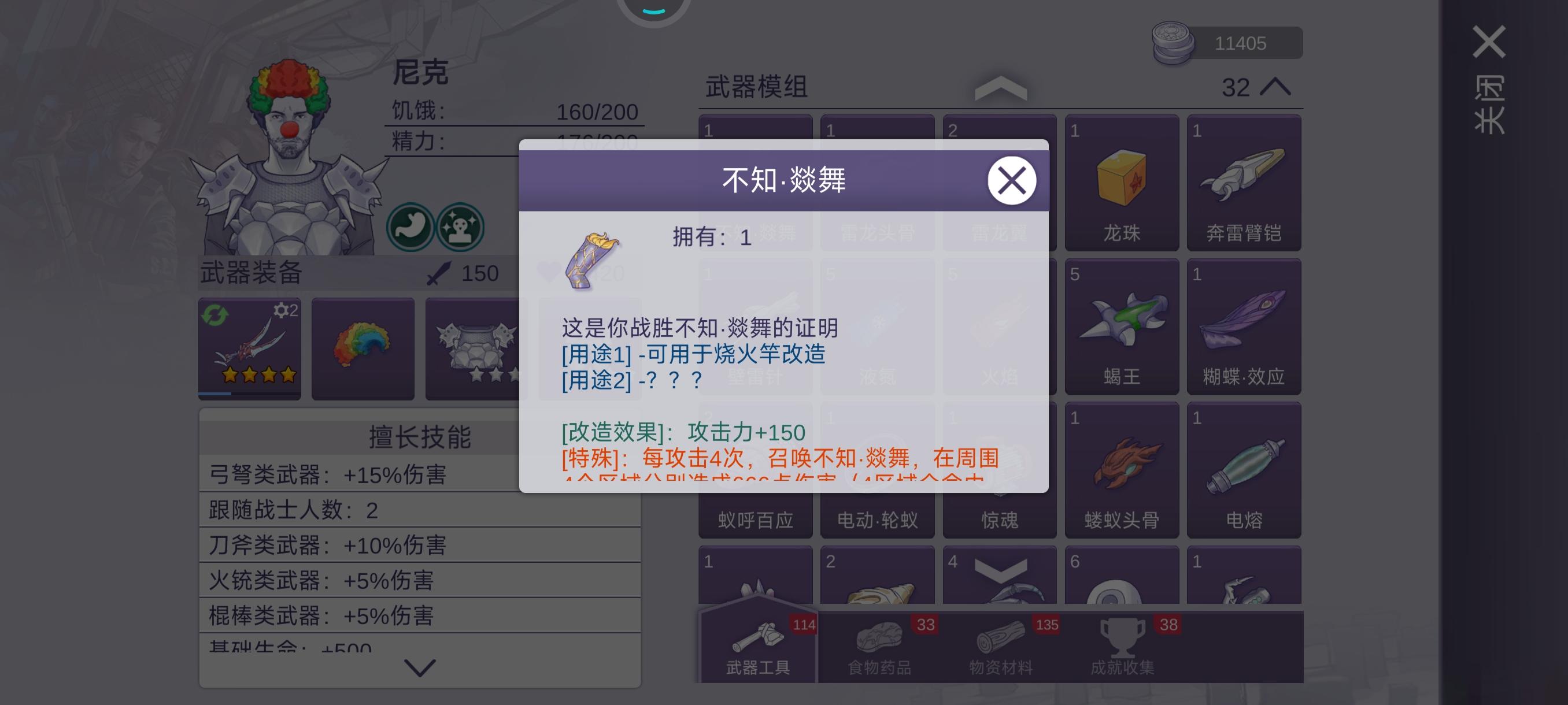Open the 奔雷臂铠 item details
This screenshot has width=1568, height=705.
[1244, 183]
